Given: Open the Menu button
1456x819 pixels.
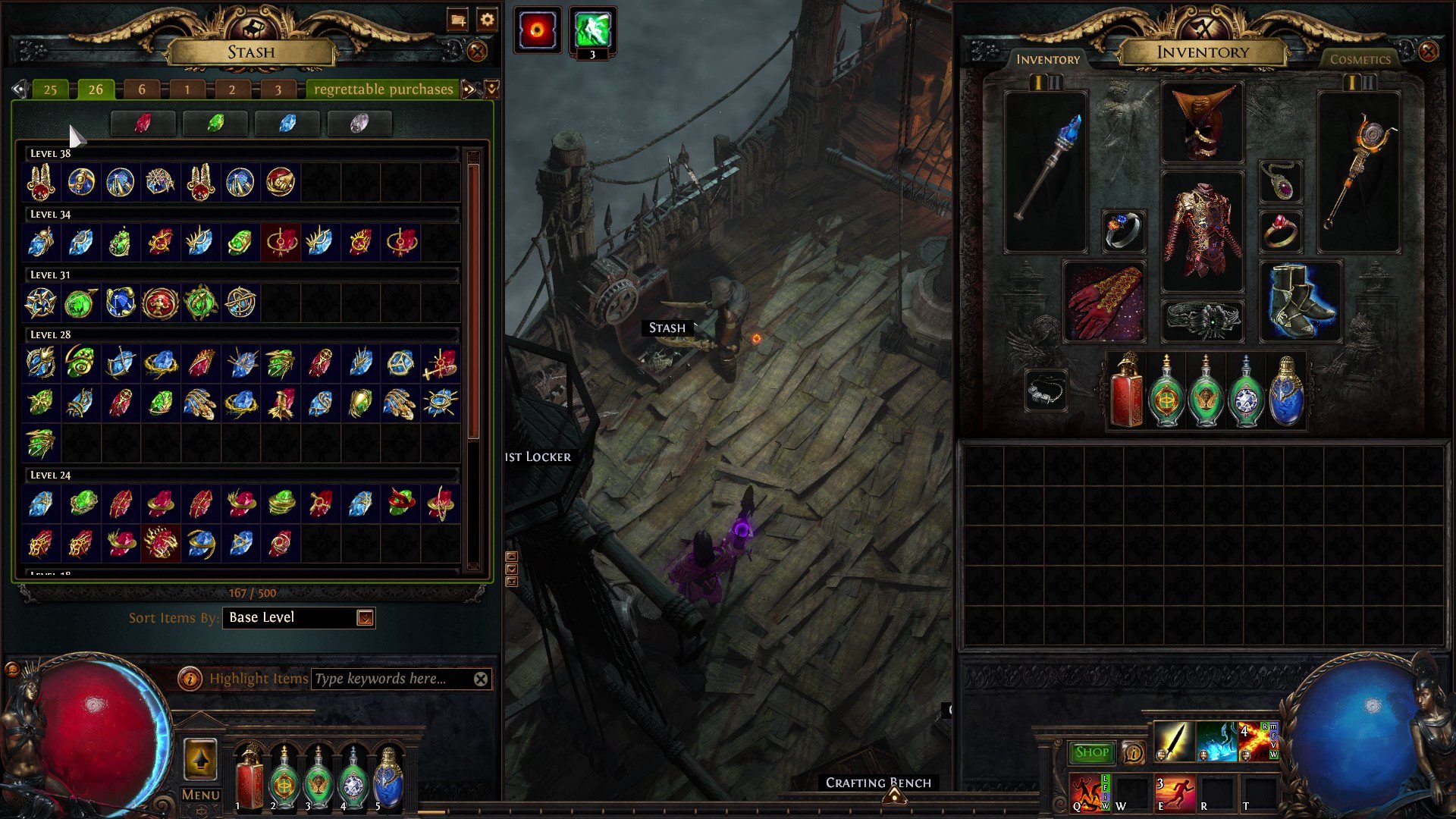Looking at the screenshot, I should [x=199, y=794].
